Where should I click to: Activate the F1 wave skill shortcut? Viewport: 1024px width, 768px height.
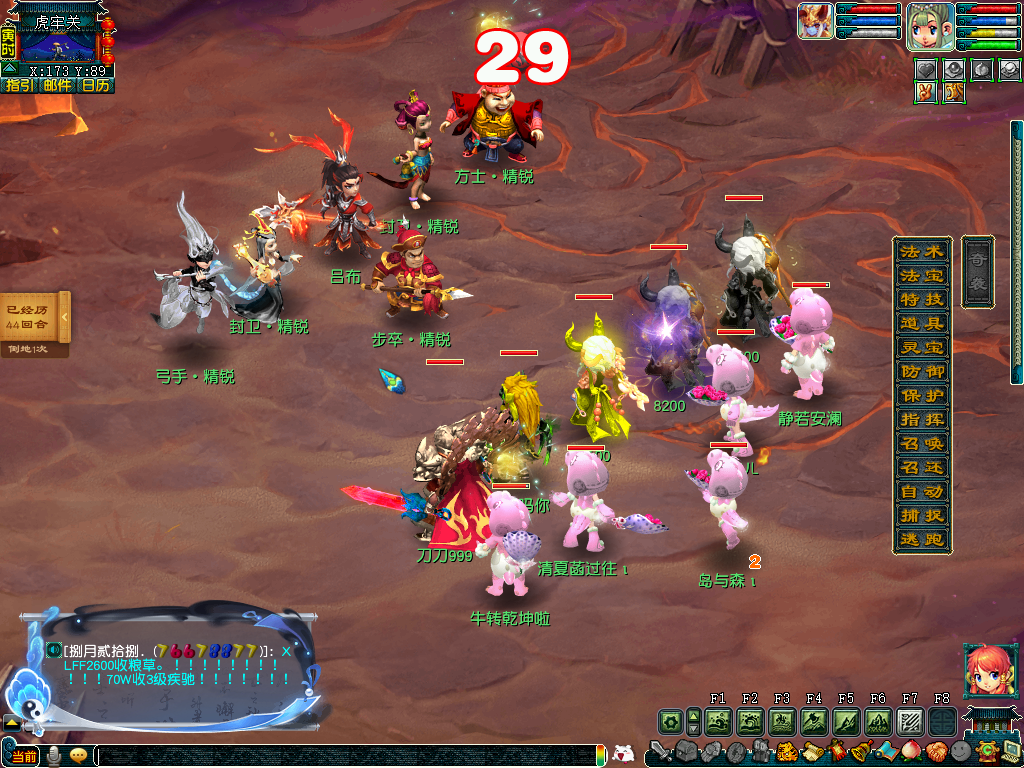tap(718, 721)
